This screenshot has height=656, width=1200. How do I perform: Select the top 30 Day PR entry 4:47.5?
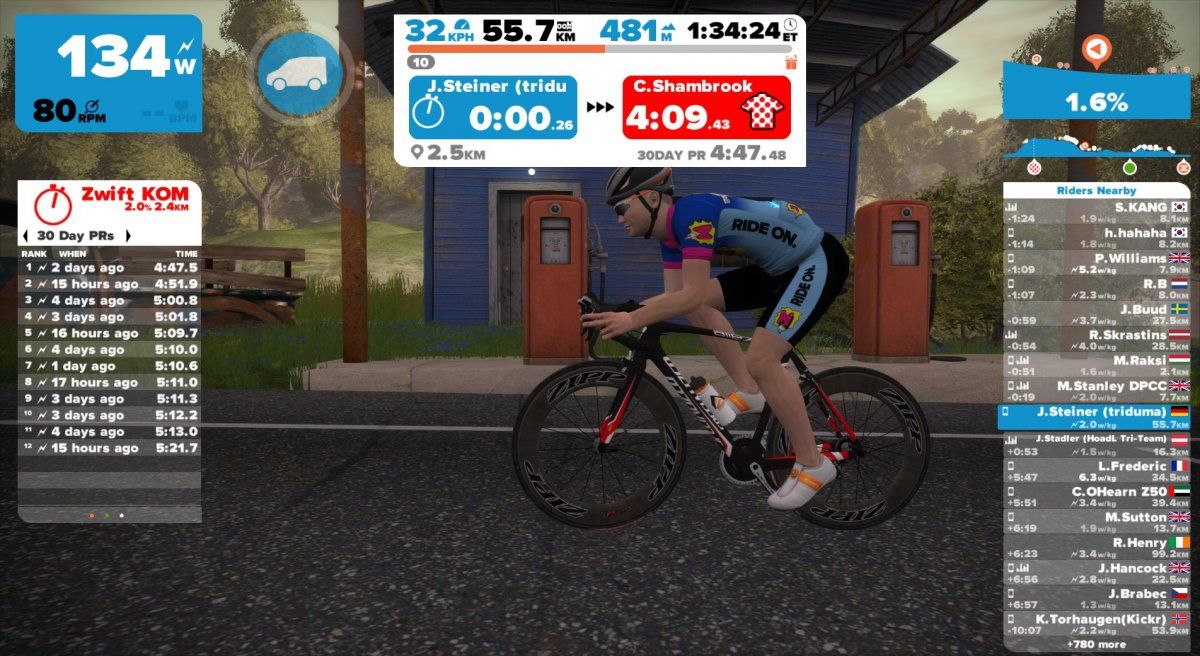coord(110,268)
